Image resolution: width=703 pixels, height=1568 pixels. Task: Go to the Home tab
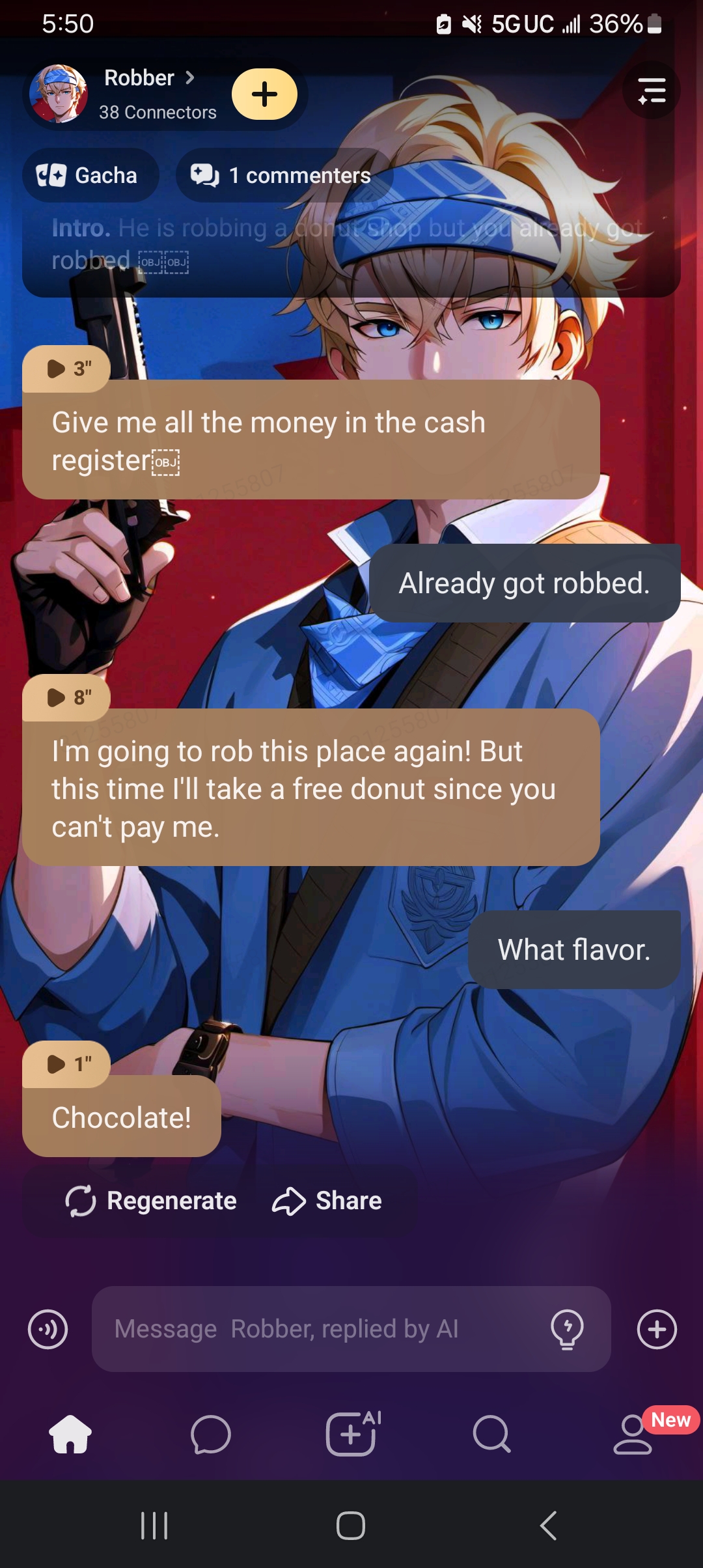[x=70, y=1434]
